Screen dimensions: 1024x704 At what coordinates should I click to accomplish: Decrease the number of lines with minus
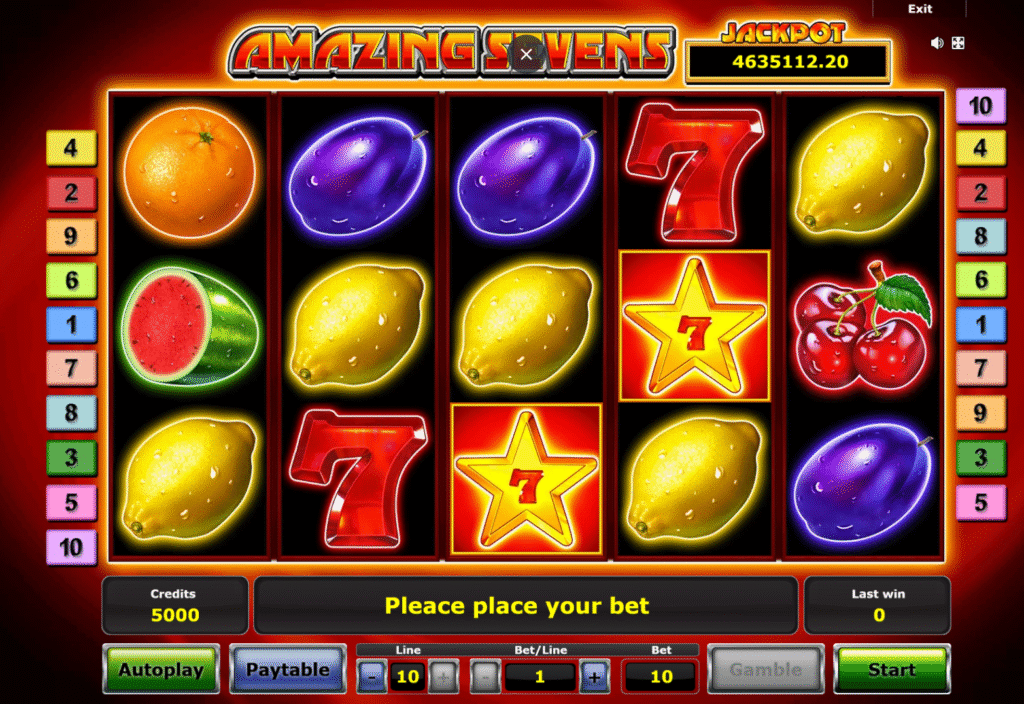(372, 677)
